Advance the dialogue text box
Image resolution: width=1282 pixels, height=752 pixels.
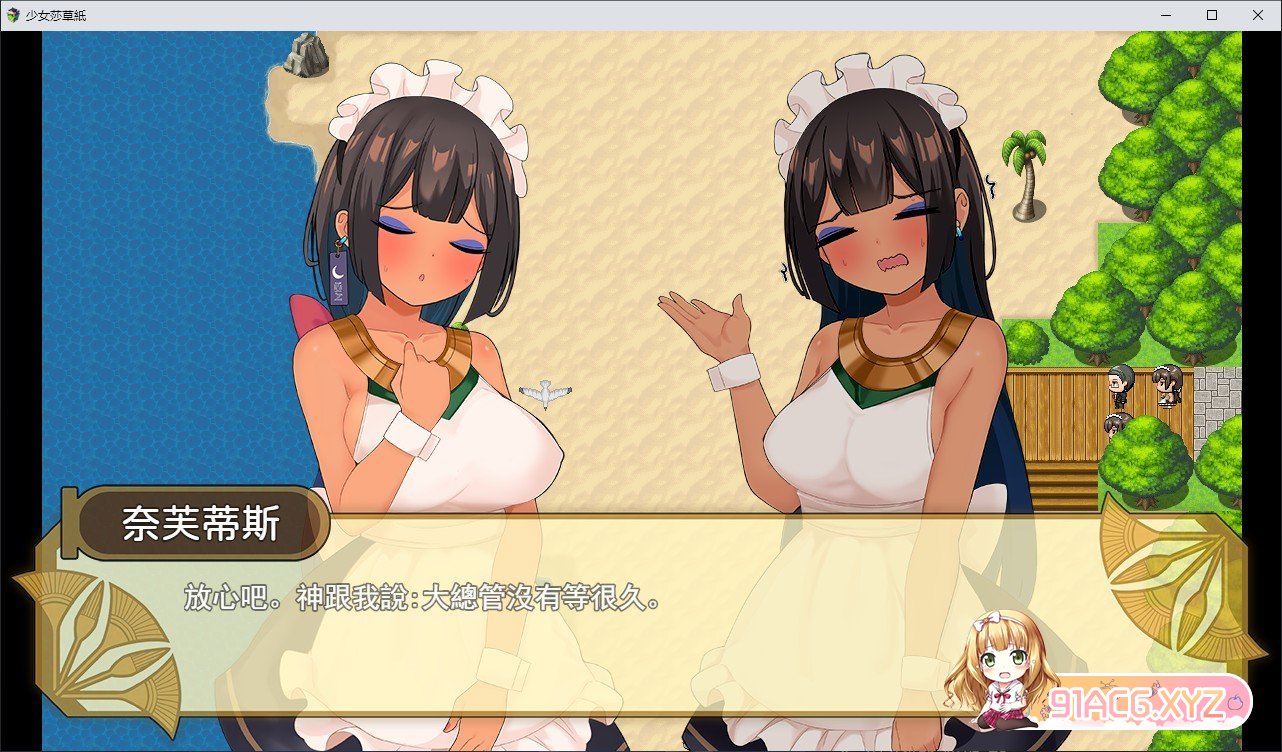640,620
